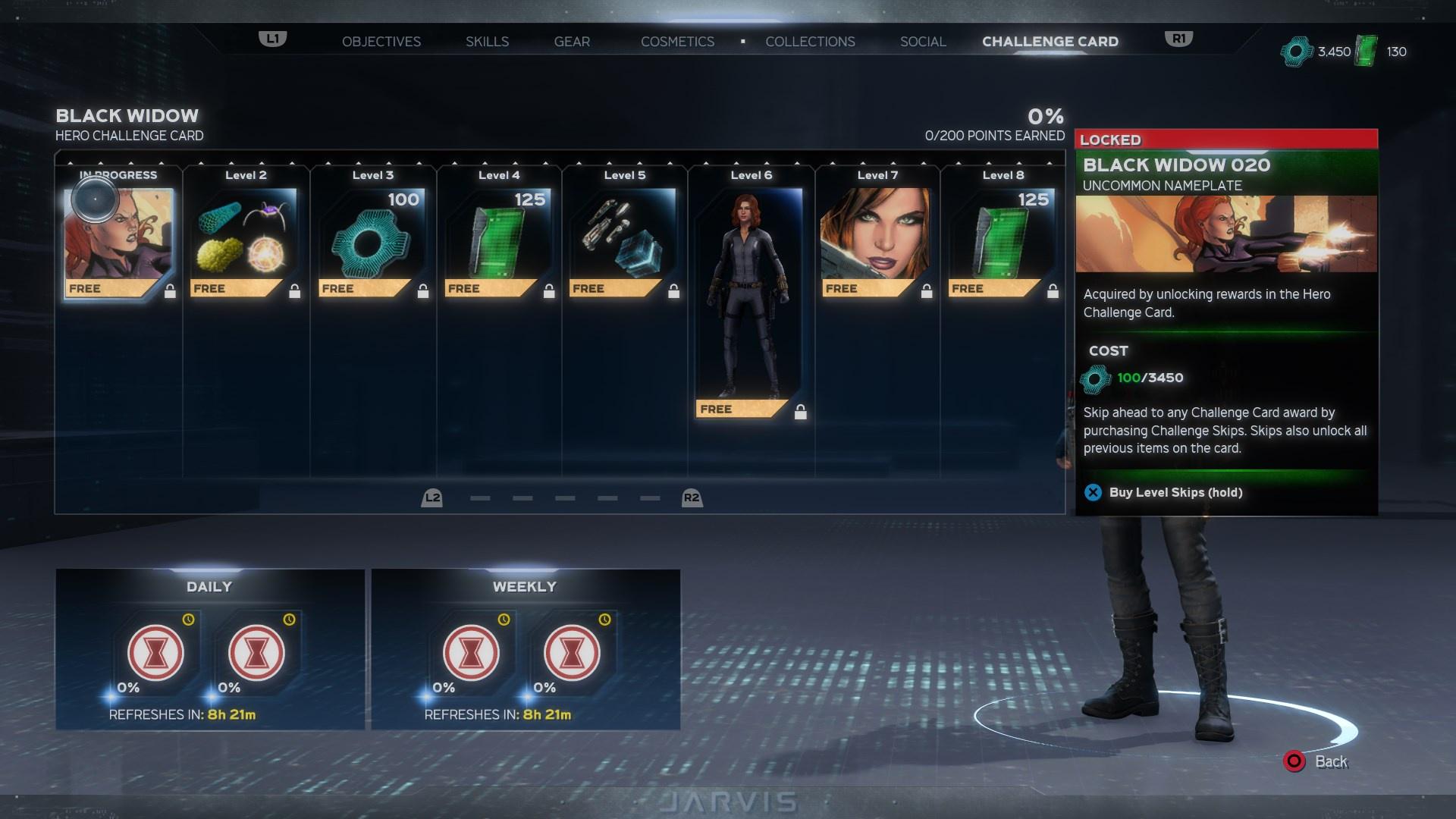Switch to the Social tab
The height and width of the screenshot is (819, 1456).
[x=923, y=42]
